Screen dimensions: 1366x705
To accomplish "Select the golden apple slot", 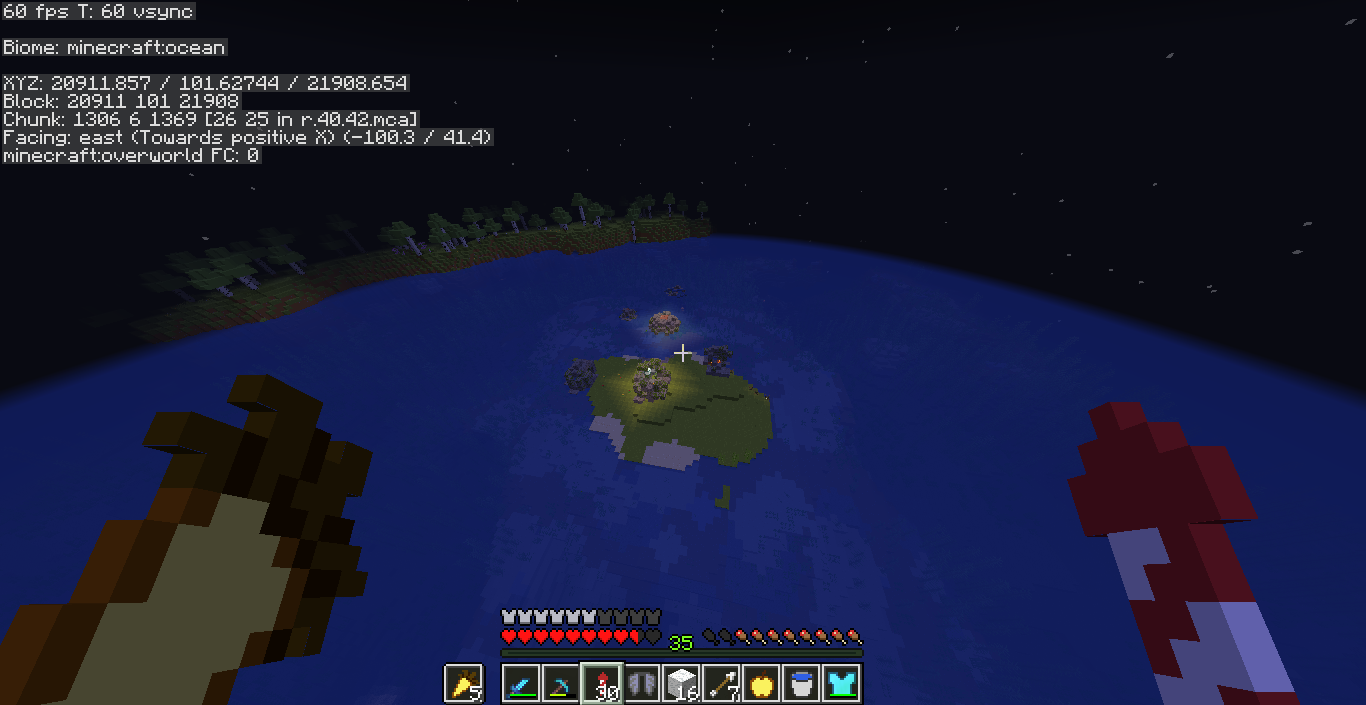I will (x=762, y=684).
